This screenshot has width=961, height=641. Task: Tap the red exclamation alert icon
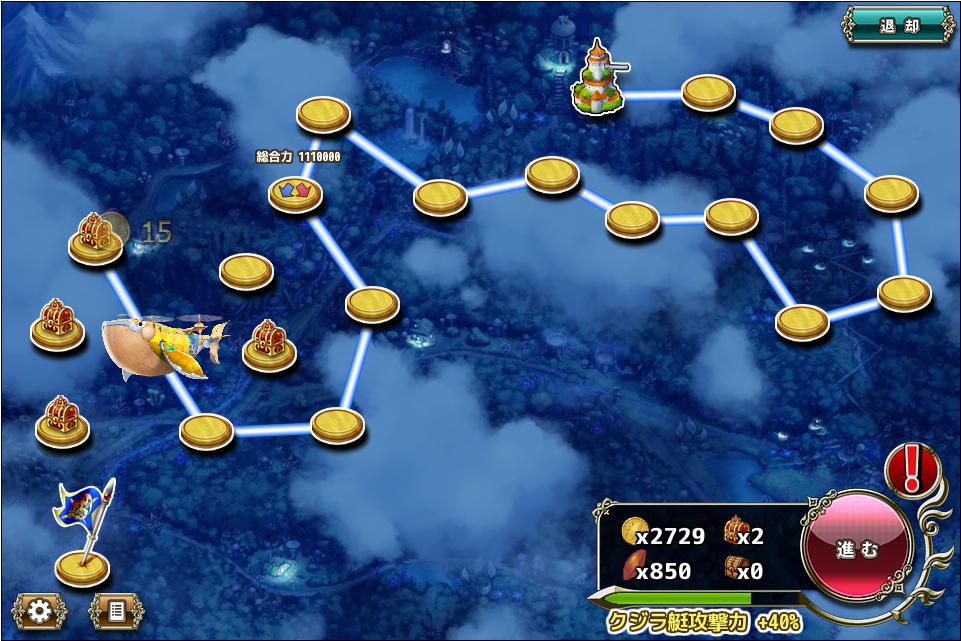click(x=911, y=469)
